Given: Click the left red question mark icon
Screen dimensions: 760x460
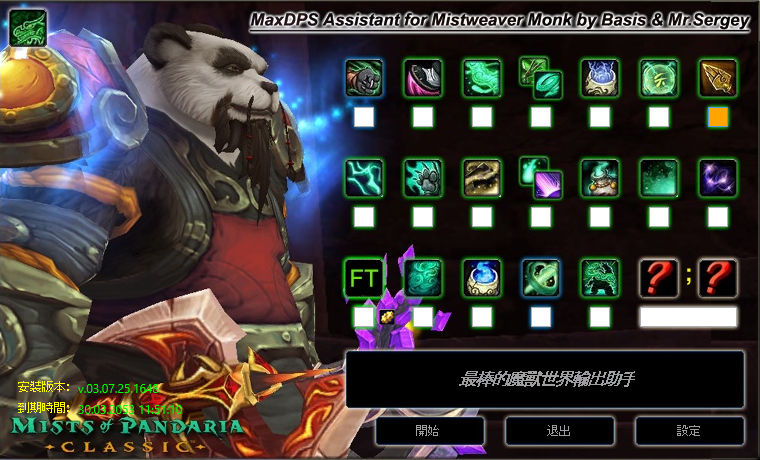Looking at the screenshot, I should tap(659, 278).
